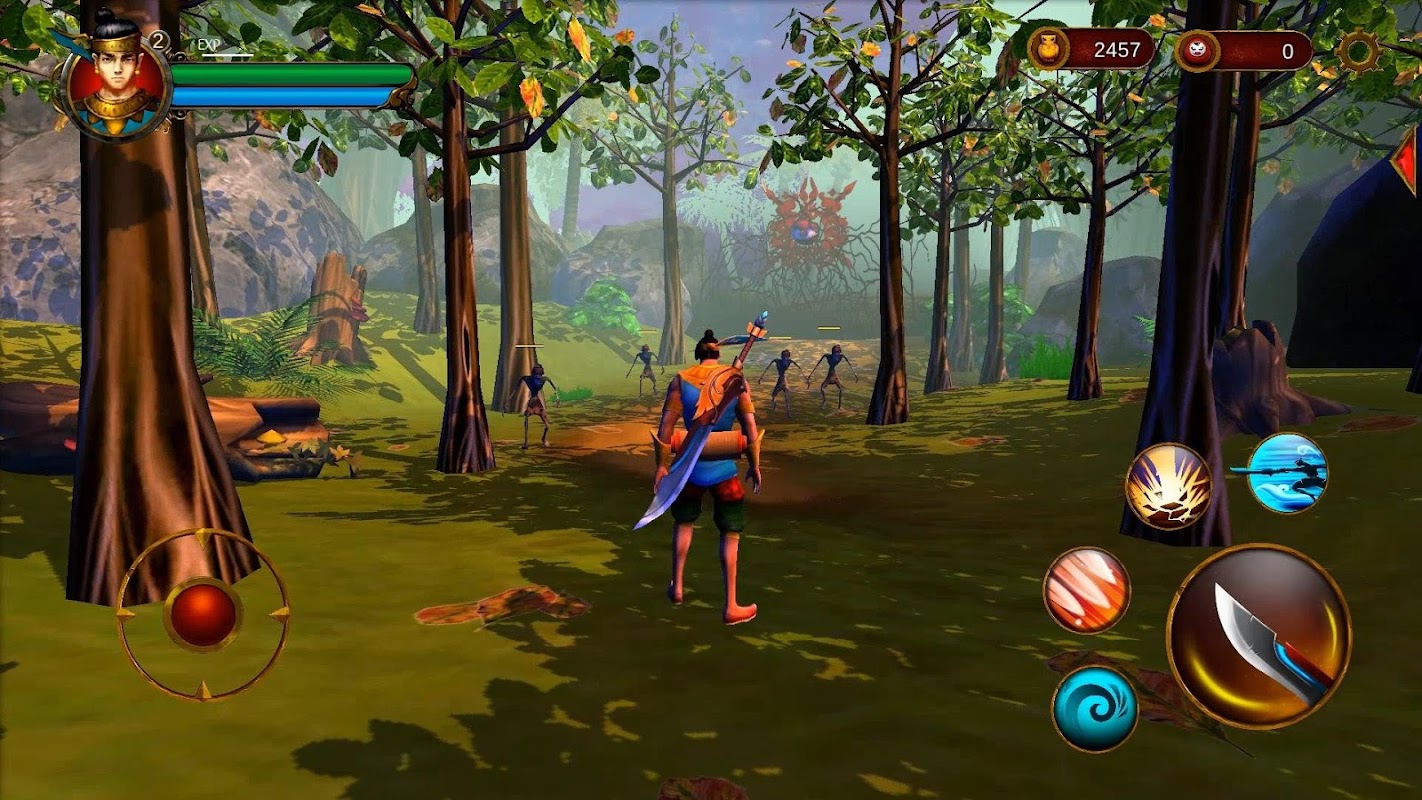1422x800 pixels.
Task: Select the gold pot currency icon
Action: point(1048,50)
